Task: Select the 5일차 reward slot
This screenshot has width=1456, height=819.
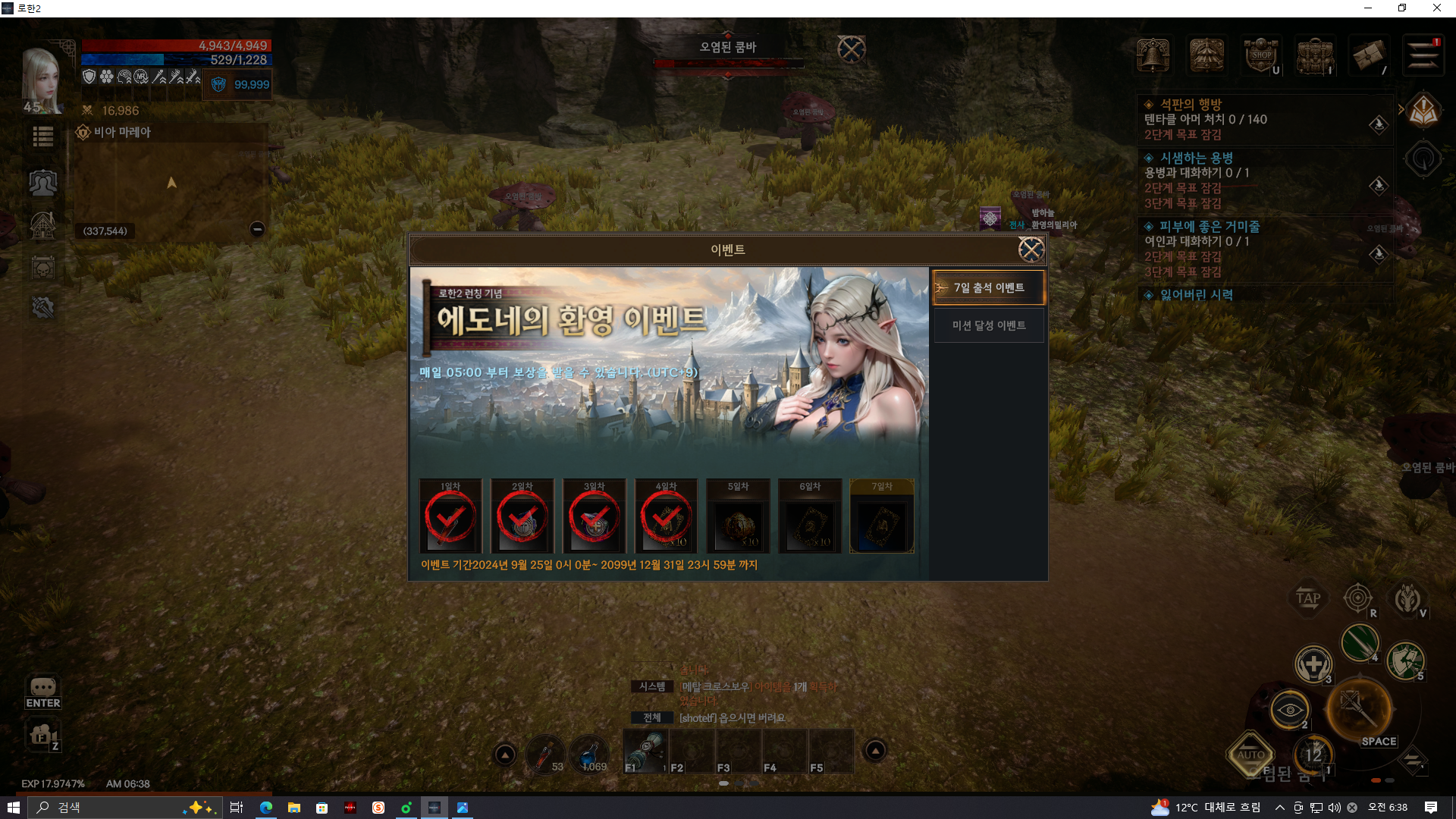Action: tap(738, 516)
